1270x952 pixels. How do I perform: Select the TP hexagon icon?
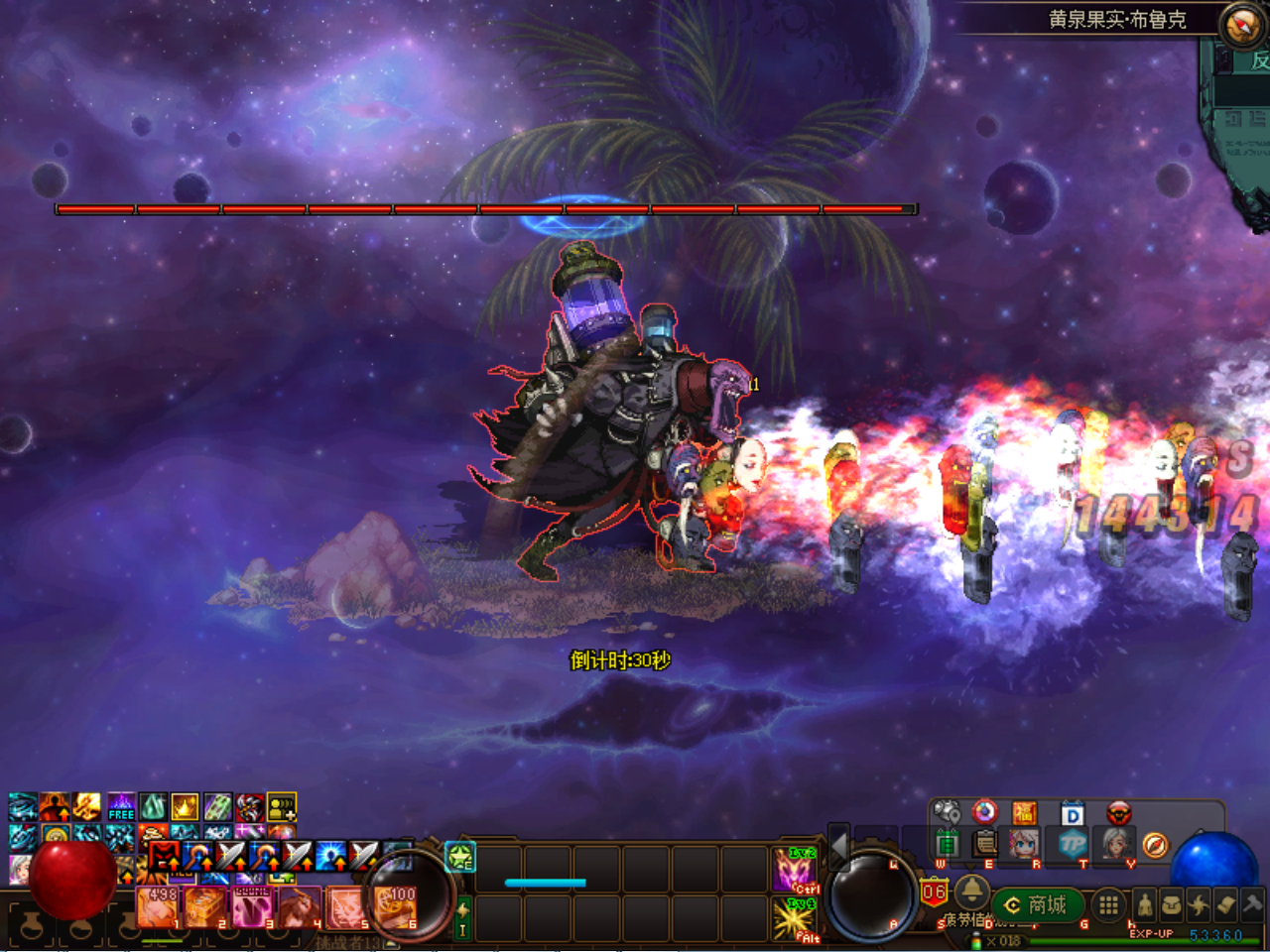(1072, 844)
